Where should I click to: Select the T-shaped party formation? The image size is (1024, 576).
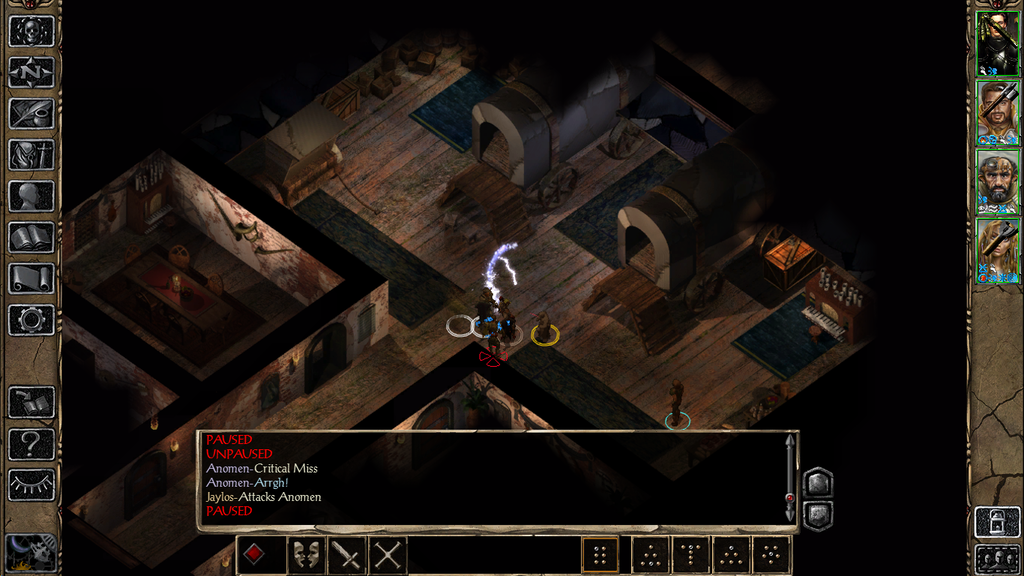click(x=691, y=555)
